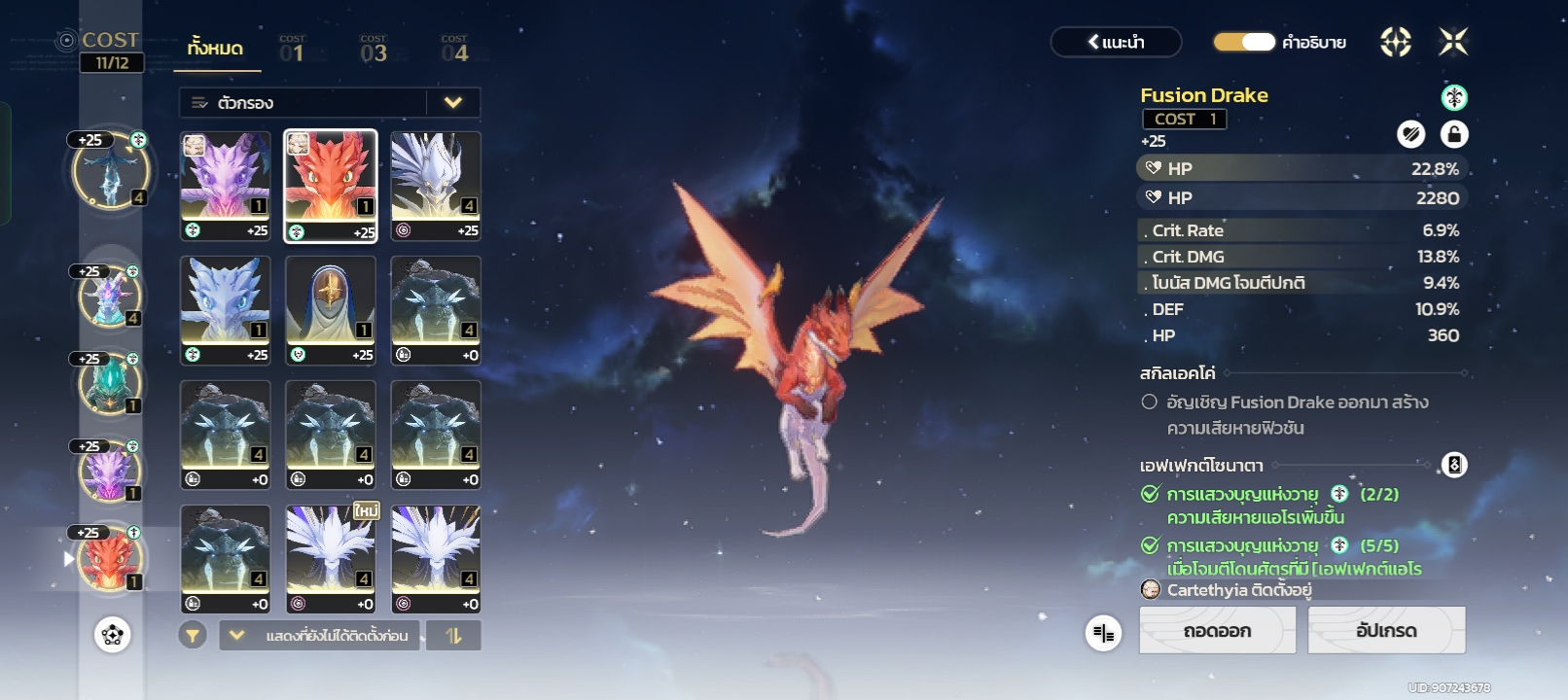
Task: Open the stat comparison list icon
Action: [1103, 634]
